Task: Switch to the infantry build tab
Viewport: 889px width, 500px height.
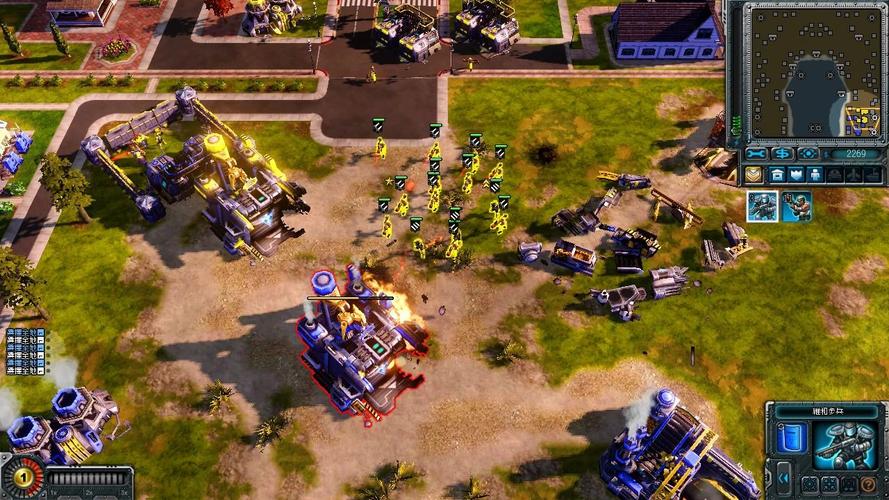Action: pos(815,175)
